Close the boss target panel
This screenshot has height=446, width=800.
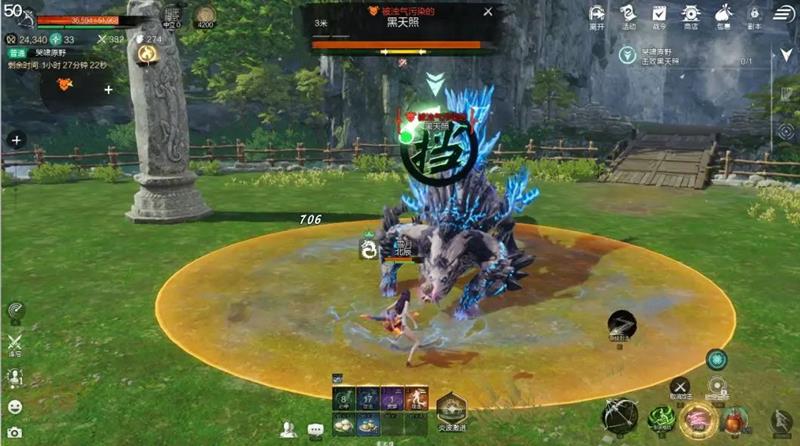coord(488,12)
